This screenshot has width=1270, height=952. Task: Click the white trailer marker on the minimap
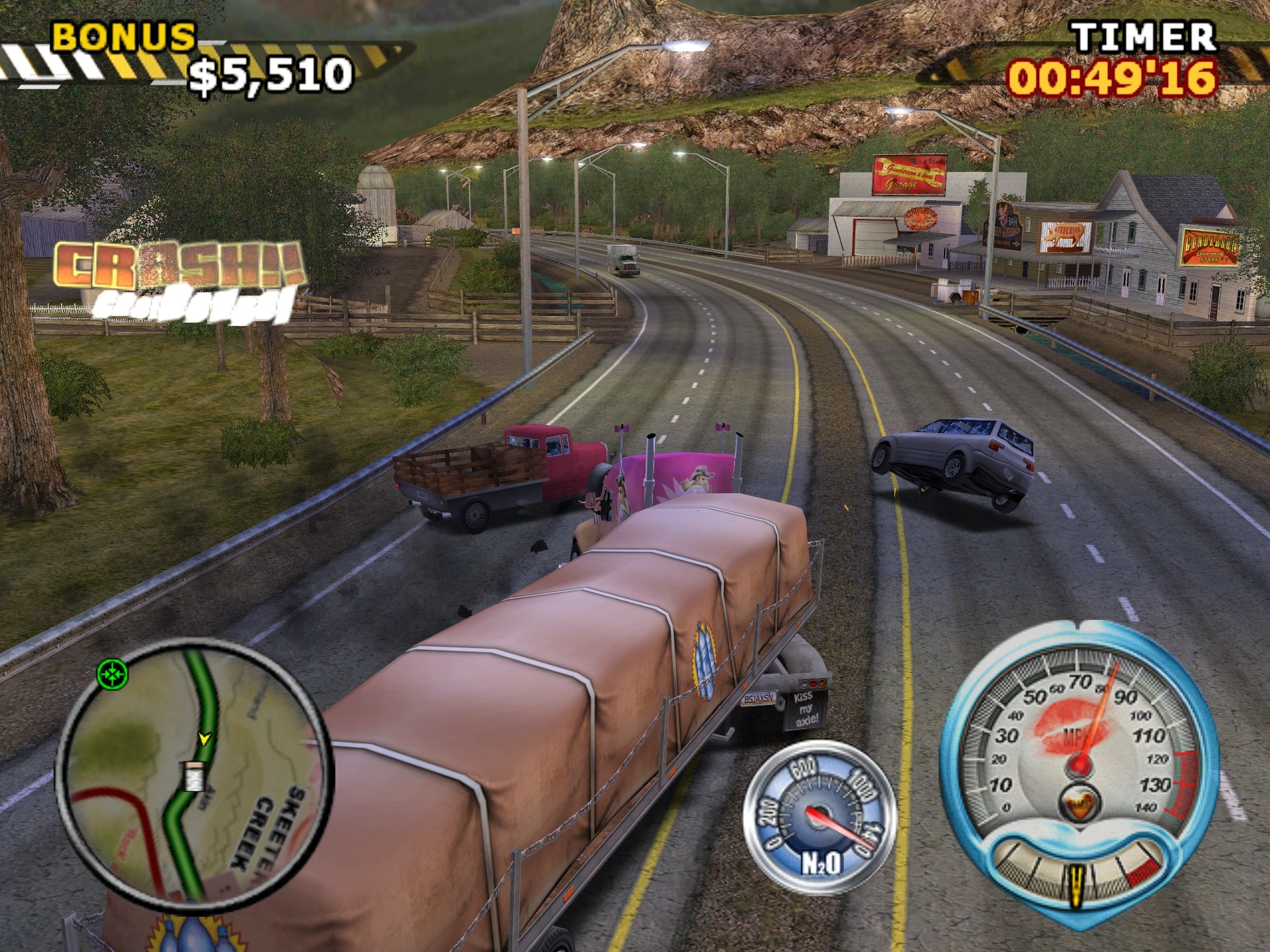coord(193,775)
